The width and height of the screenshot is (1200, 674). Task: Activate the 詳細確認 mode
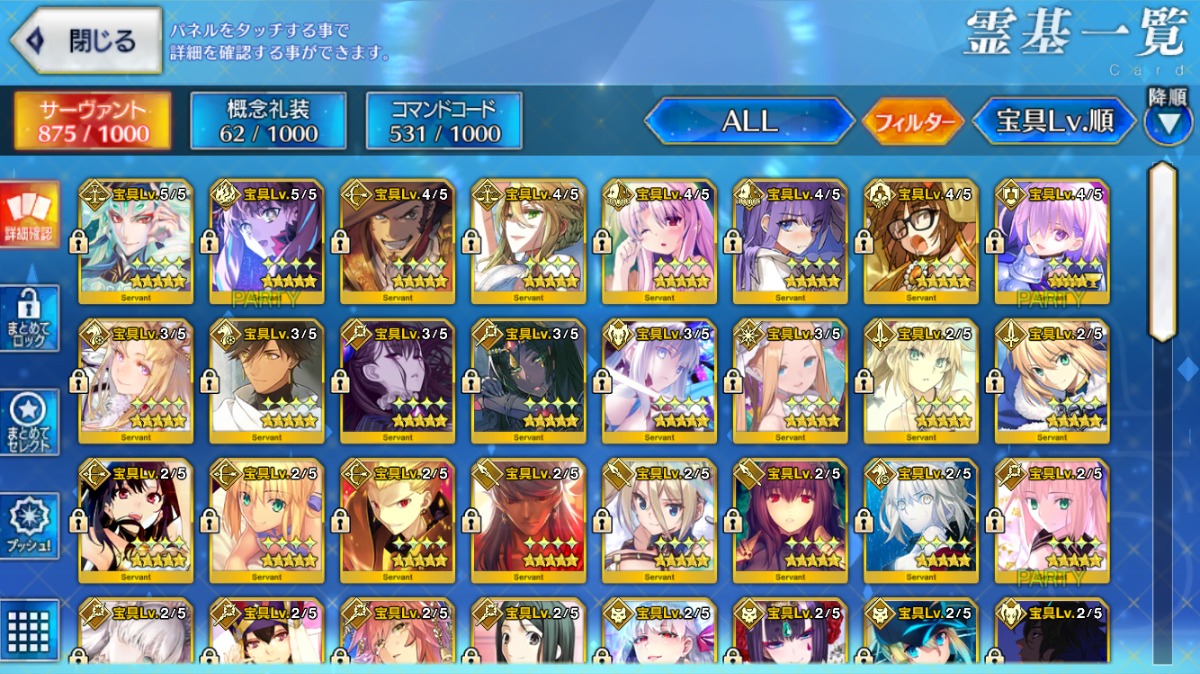[x=29, y=215]
